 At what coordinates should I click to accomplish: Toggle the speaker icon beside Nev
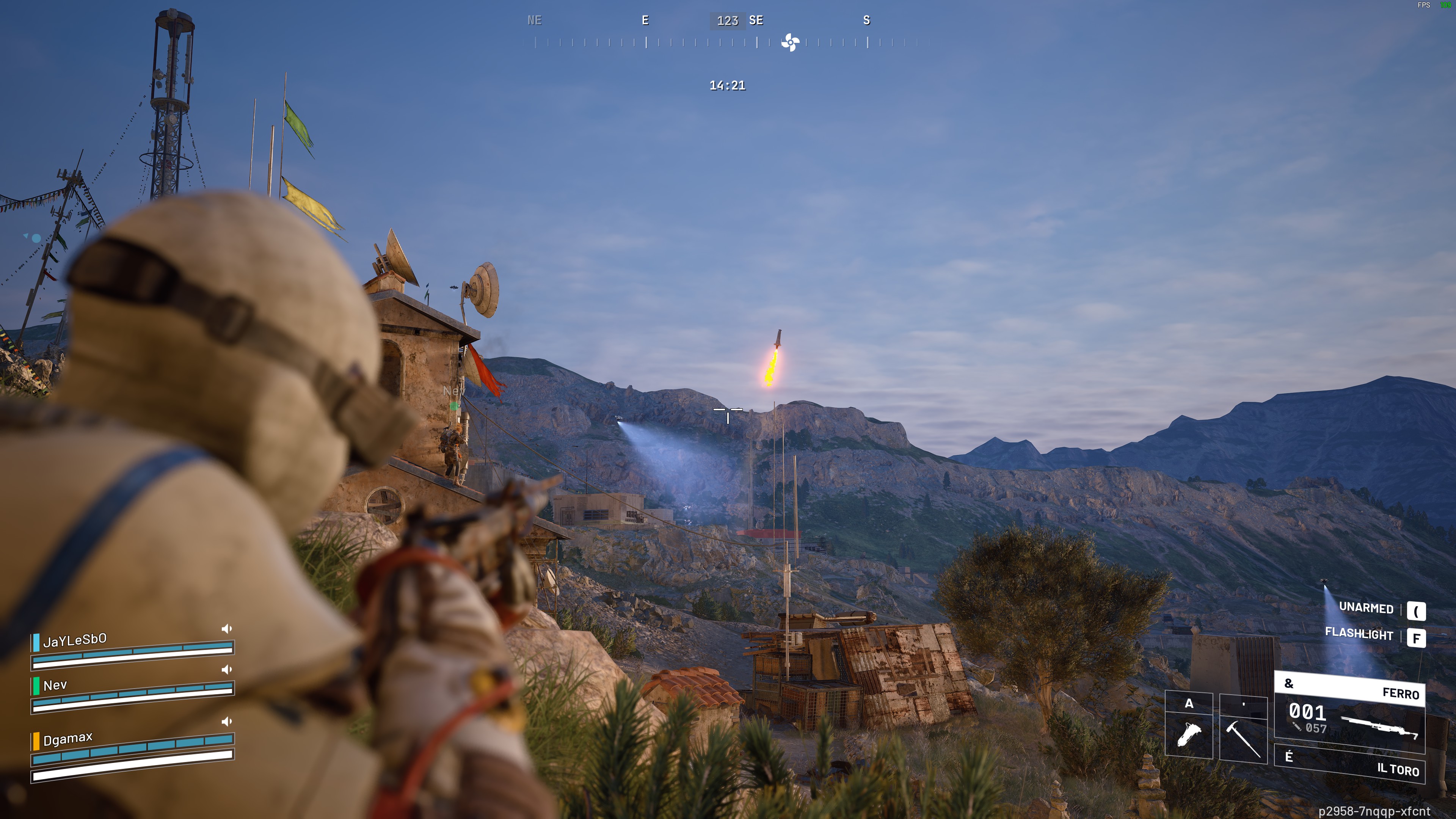[x=227, y=670]
